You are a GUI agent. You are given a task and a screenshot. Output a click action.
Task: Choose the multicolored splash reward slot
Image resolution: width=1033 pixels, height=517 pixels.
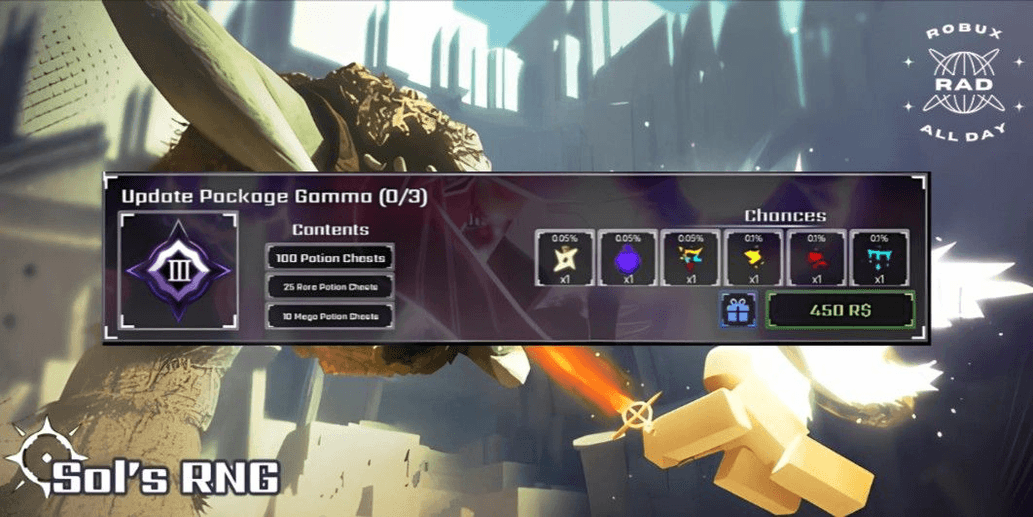coord(691,259)
